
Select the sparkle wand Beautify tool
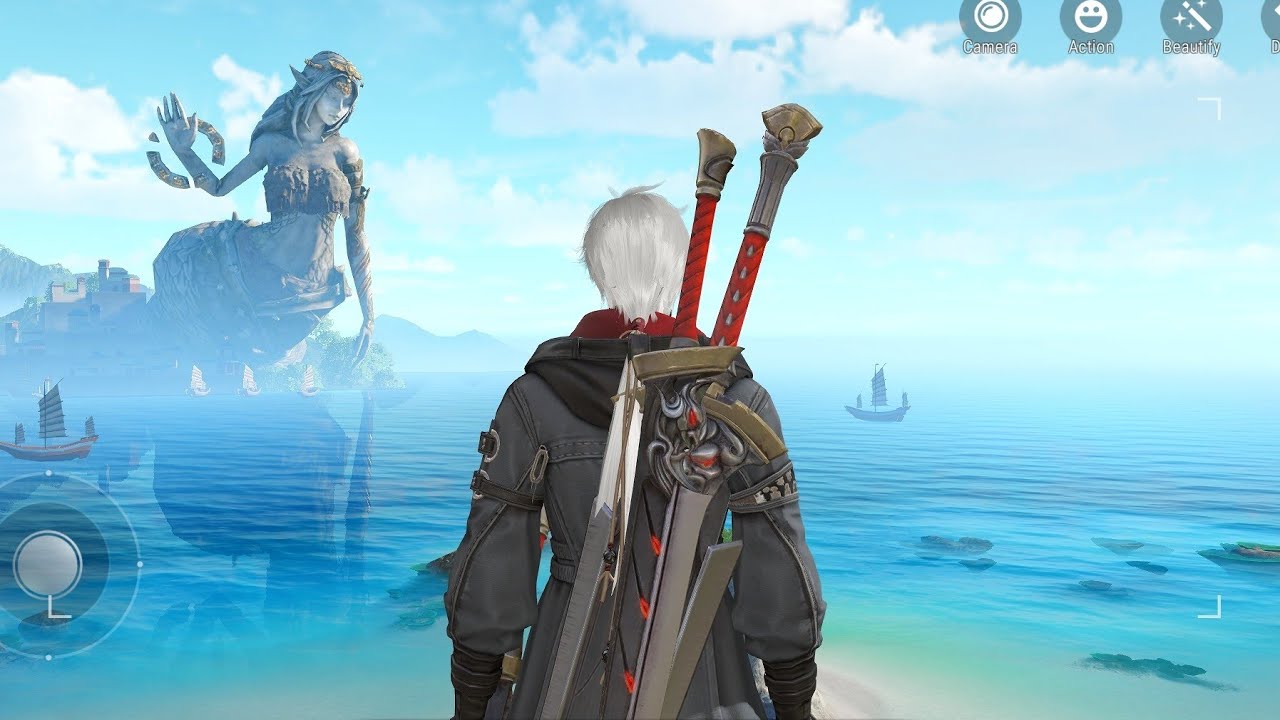point(1193,15)
